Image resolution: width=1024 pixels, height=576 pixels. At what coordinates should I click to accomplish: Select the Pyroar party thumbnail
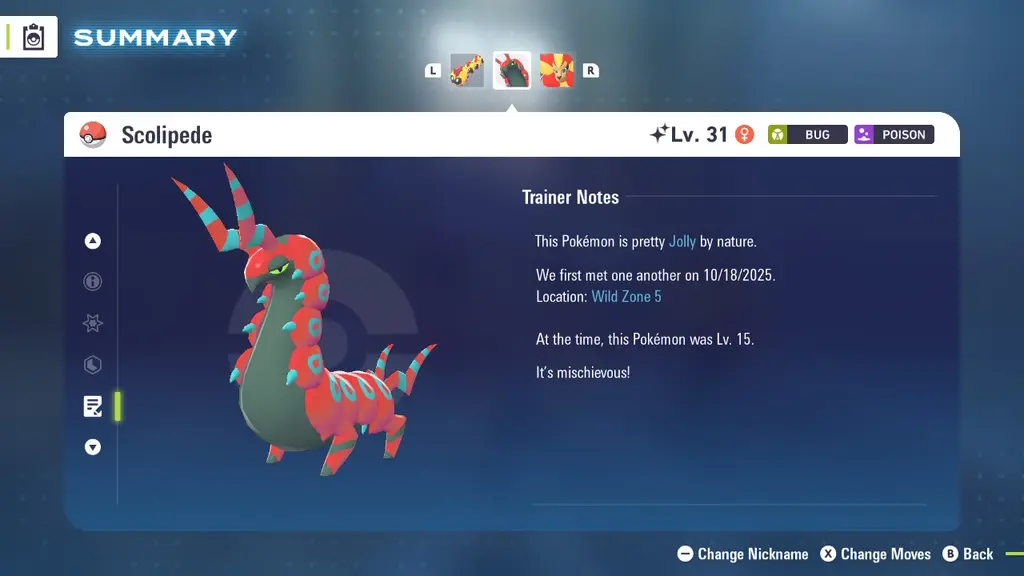pos(557,71)
